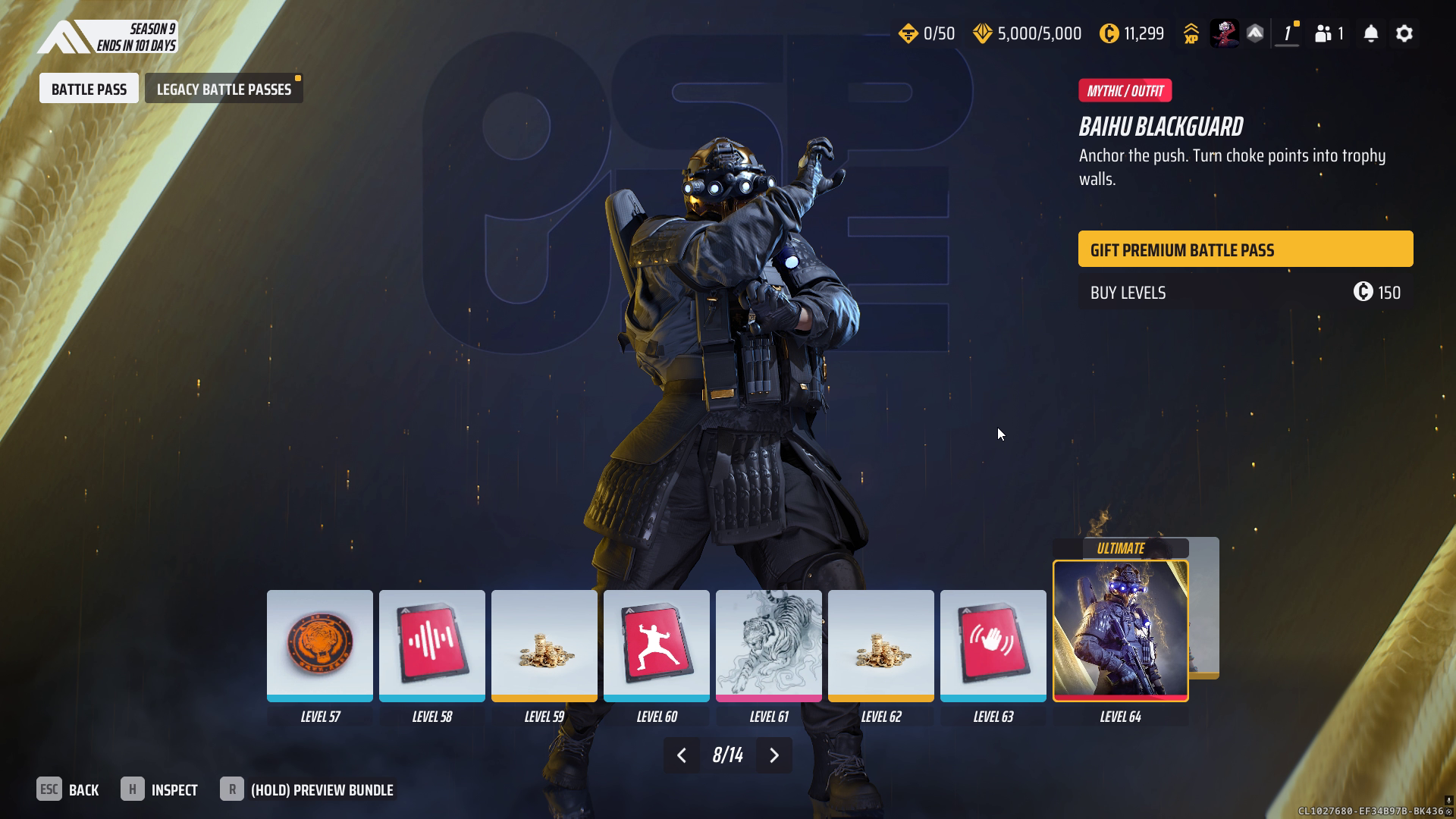Open the Legacy Battle Passes tab
This screenshot has width=1456, height=819.
(224, 89)
